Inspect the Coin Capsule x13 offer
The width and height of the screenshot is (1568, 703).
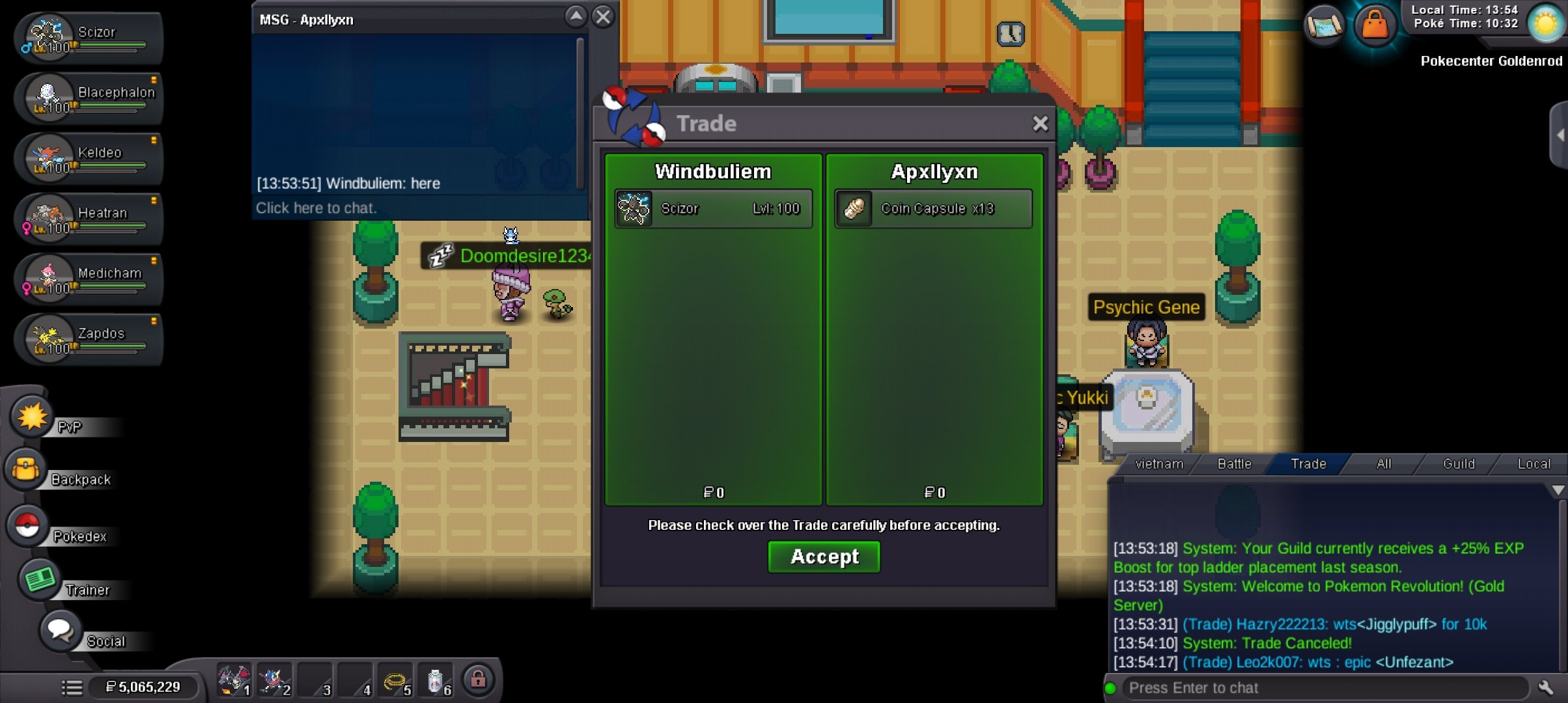tap(933, 209)
